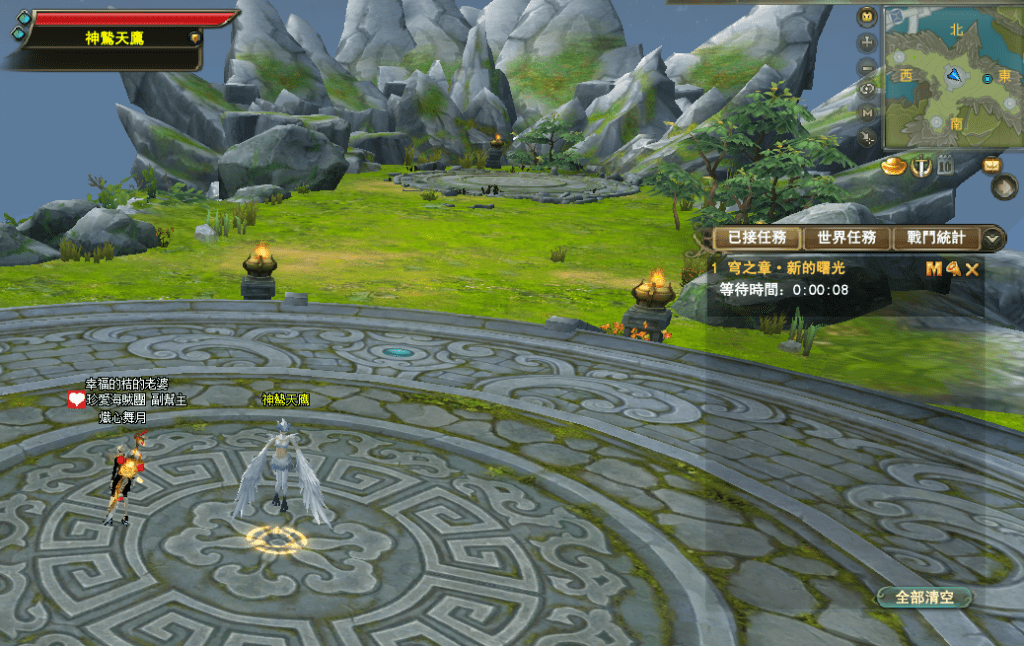This screenshot has height=646, width=1024.
Task: Open the sword emblem icon
Action: [921, 166]
